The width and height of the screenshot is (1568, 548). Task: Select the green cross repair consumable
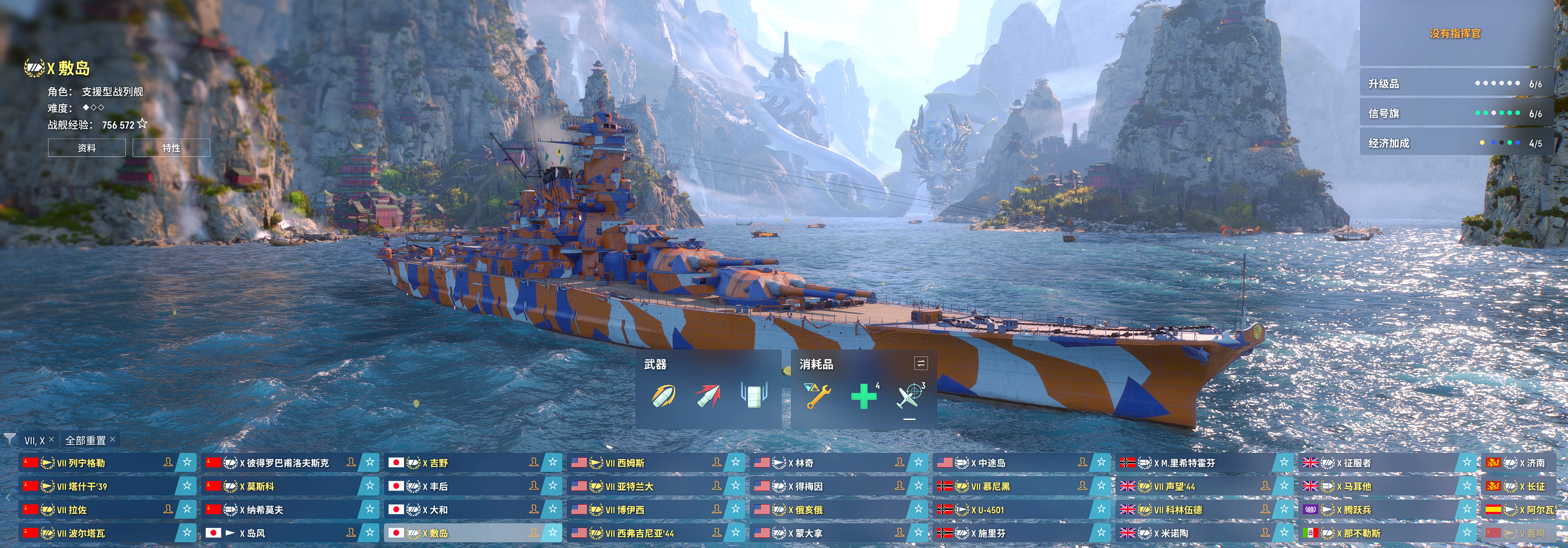click(x=863, y=397)
